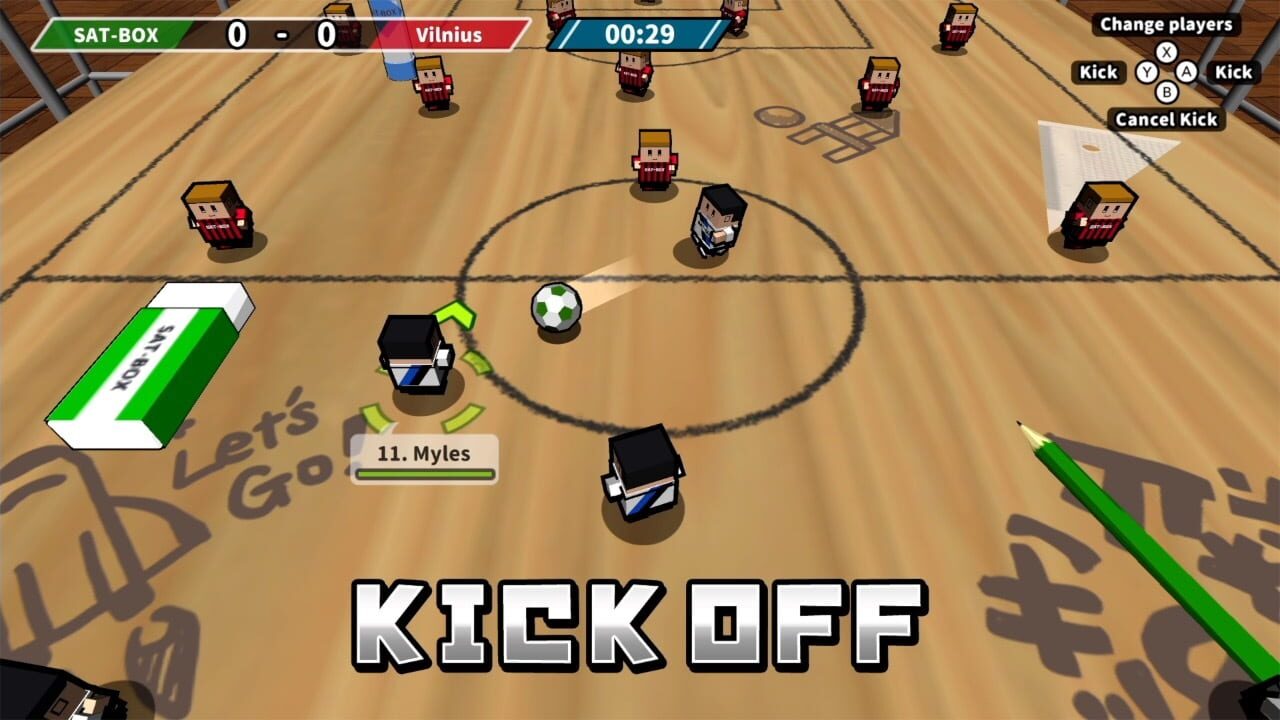Click the green stamina bar under Myles

[425, 472]
